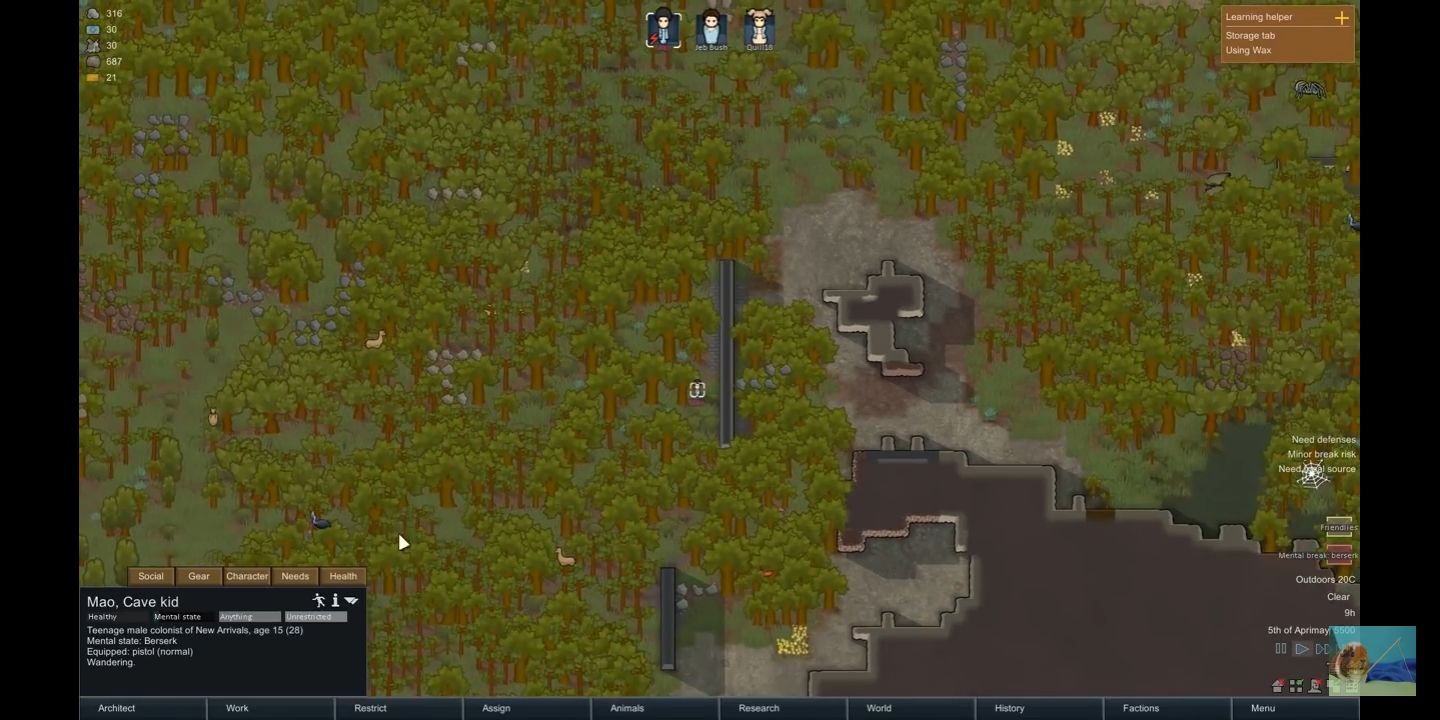Select the normal speed play icon
1440x720 pixels.
tap(1302, 649)
